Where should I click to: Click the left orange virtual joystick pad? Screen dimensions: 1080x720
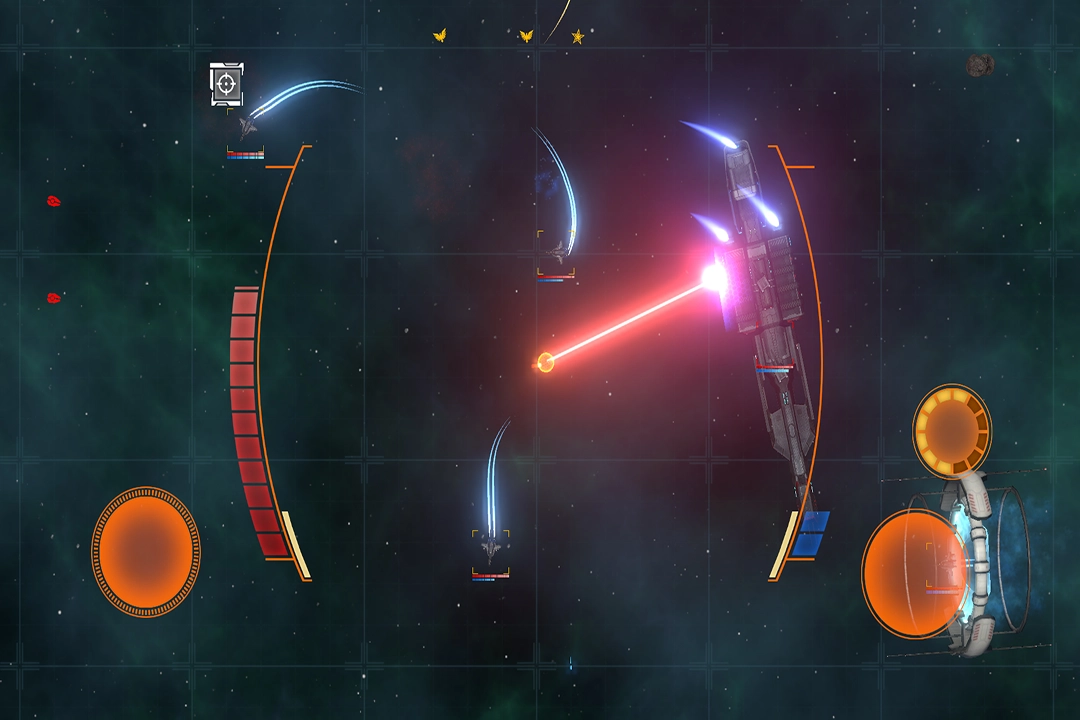pos(146,551)
